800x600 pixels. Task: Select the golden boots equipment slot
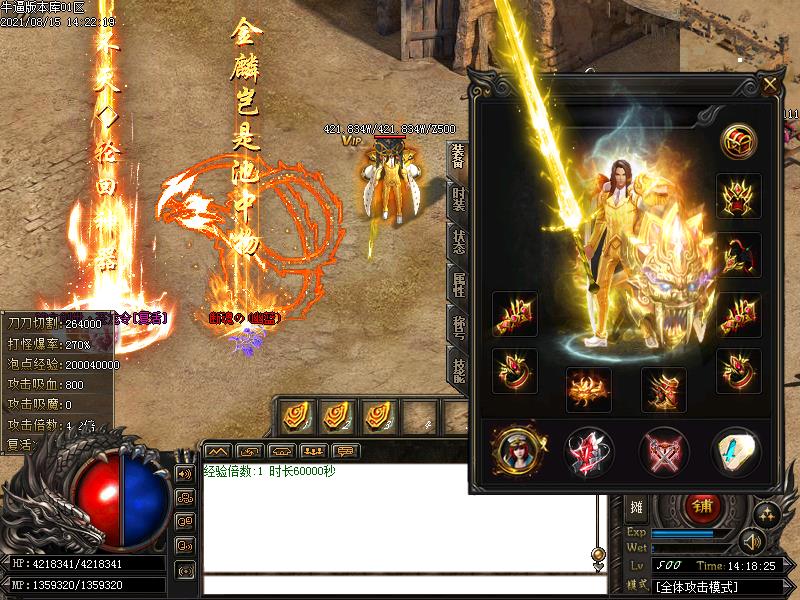point(664,390)
